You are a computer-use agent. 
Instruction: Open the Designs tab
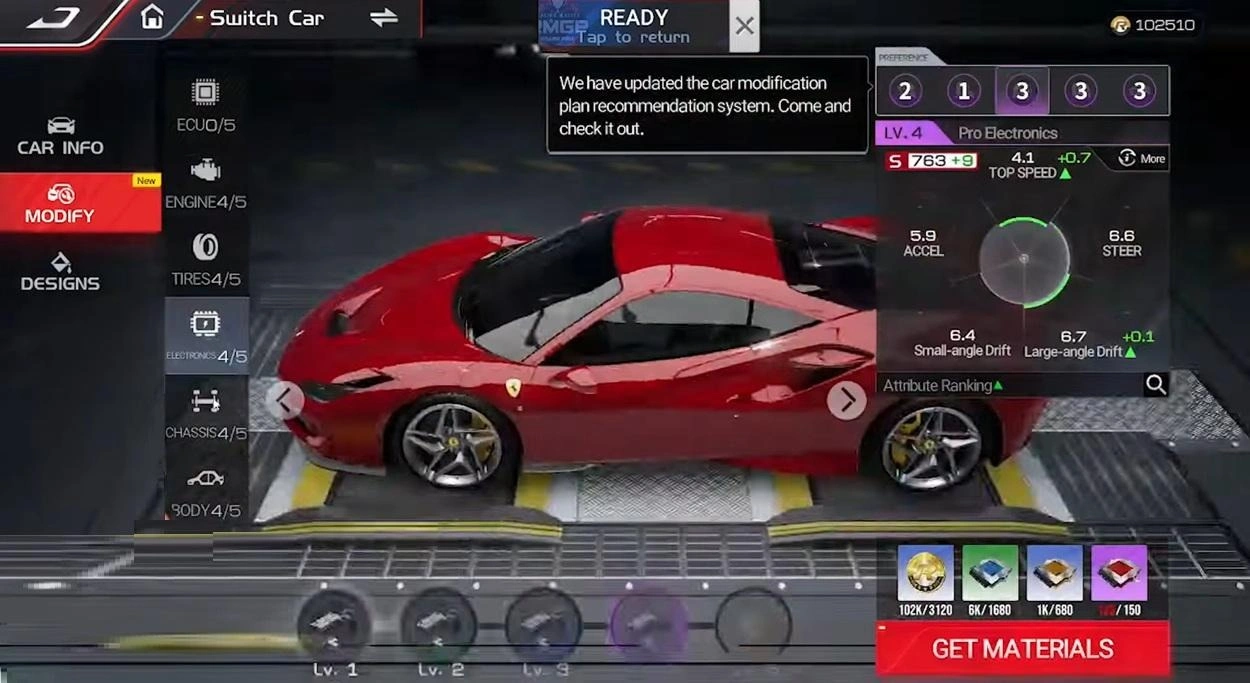coord(61,271)
